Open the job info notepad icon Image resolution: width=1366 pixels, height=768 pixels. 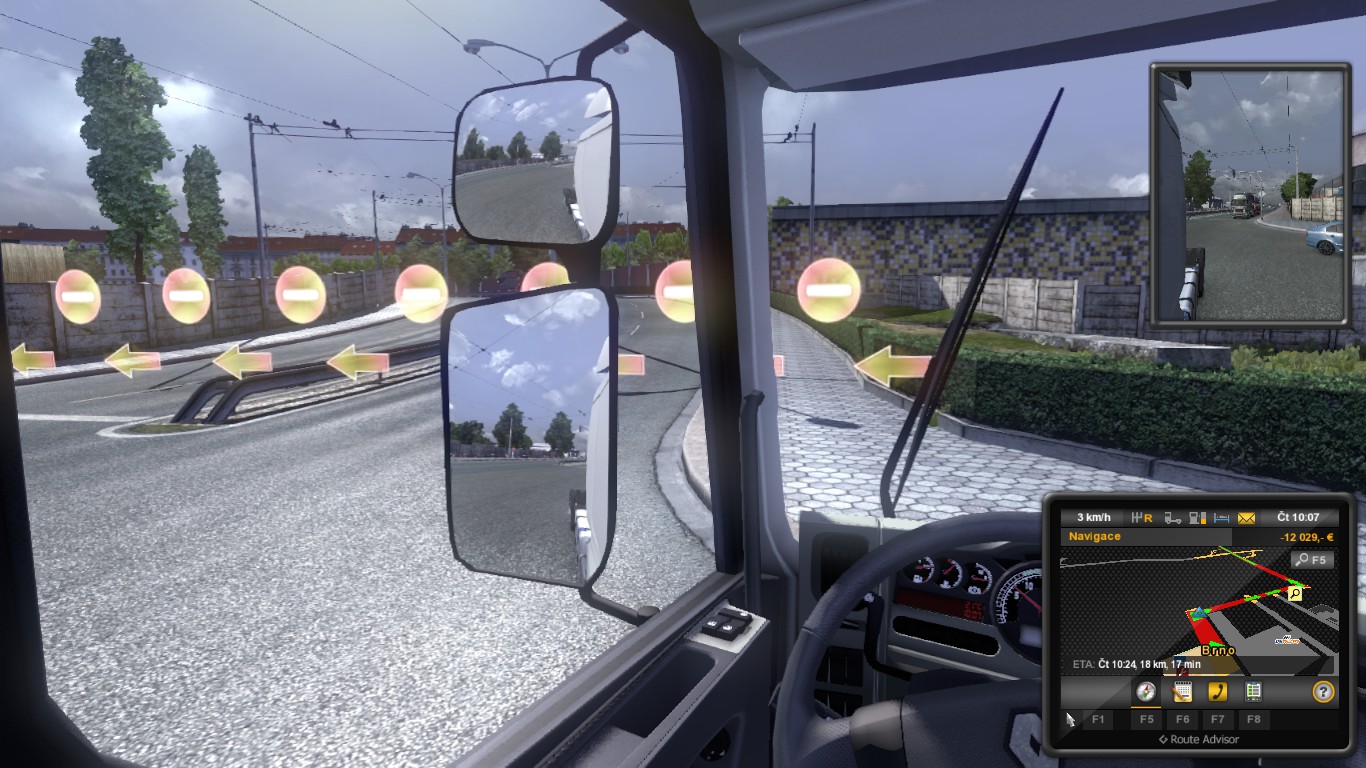click(x=1181, y=692)
